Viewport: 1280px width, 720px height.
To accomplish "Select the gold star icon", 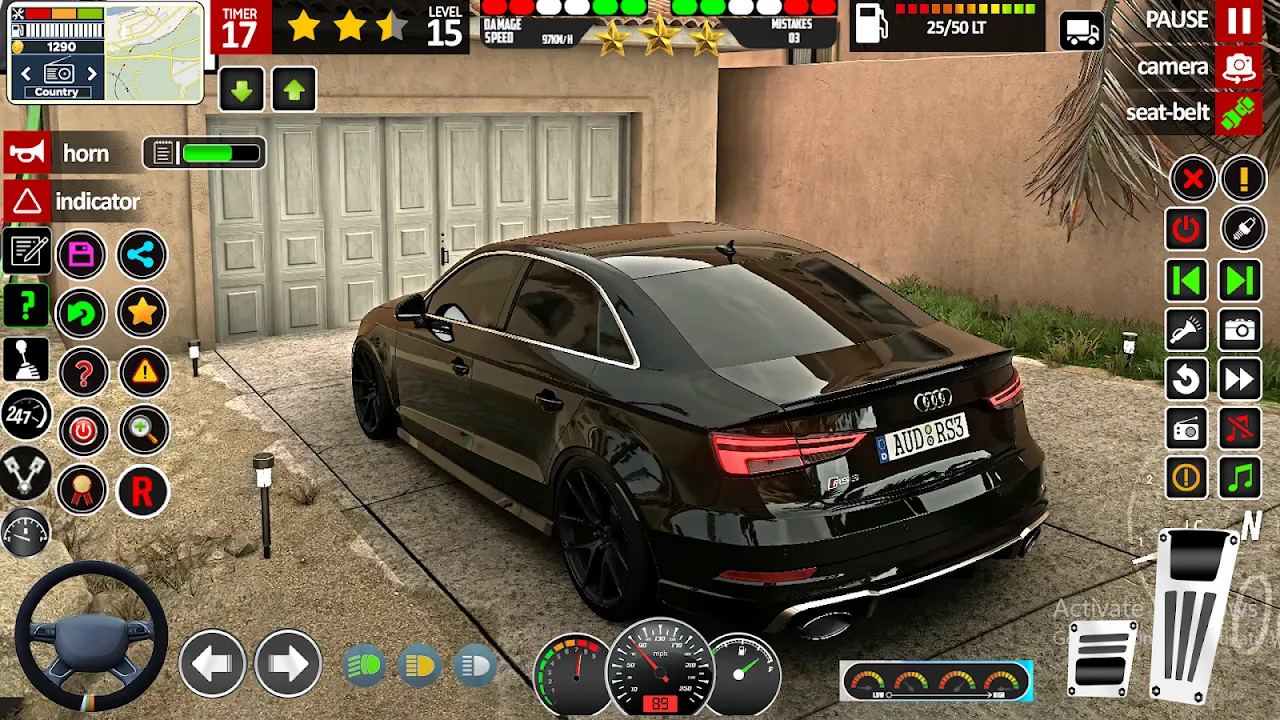I will [142, 313].
